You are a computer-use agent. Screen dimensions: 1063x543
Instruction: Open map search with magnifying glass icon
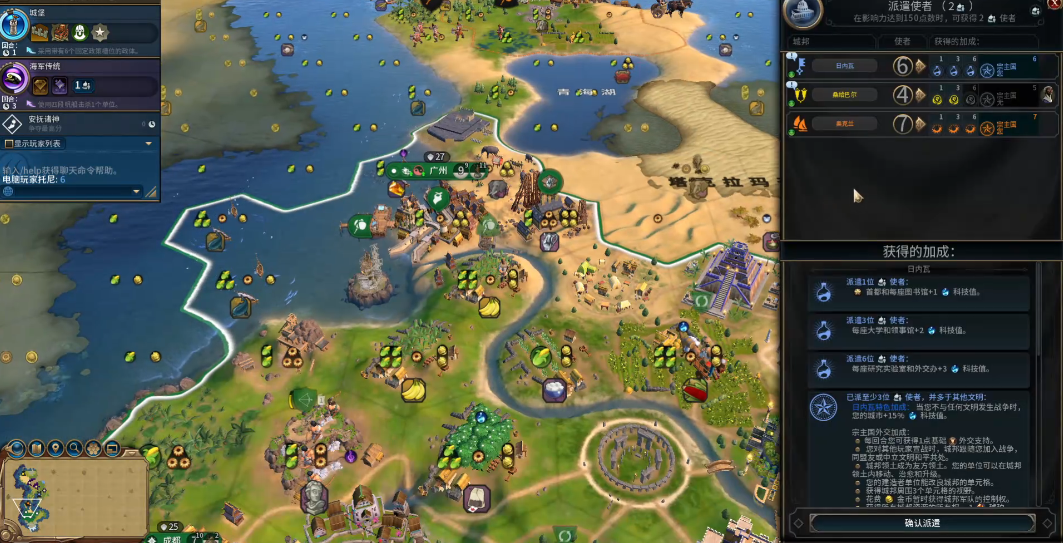(x=75, y=447)
